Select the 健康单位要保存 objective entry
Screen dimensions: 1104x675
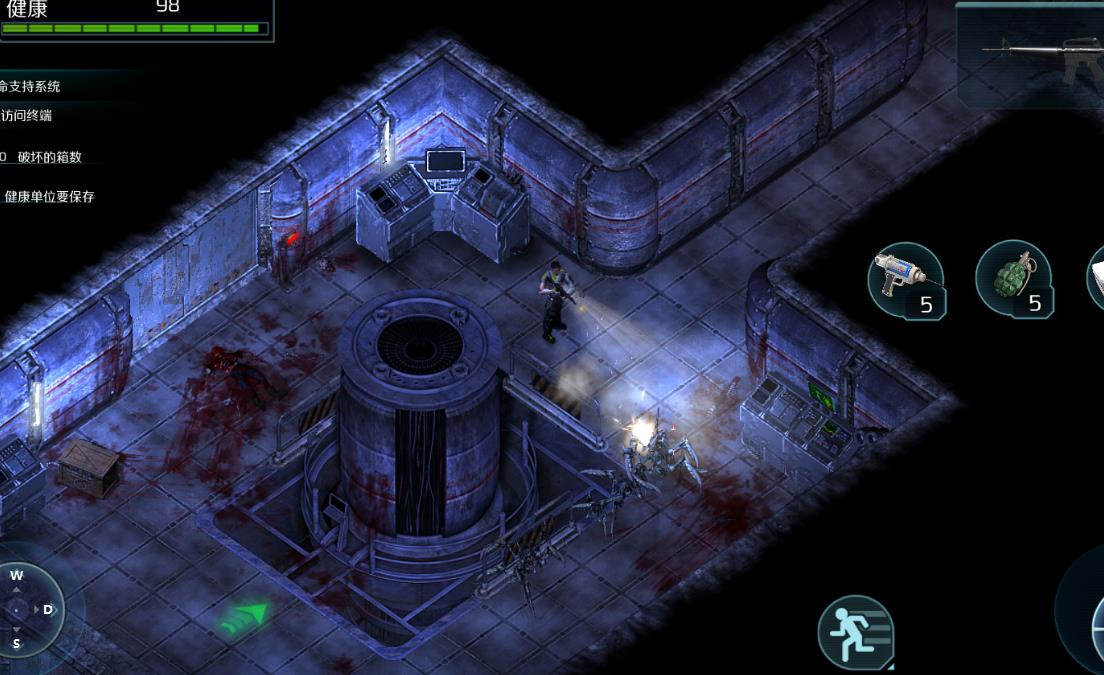point(49,197)
